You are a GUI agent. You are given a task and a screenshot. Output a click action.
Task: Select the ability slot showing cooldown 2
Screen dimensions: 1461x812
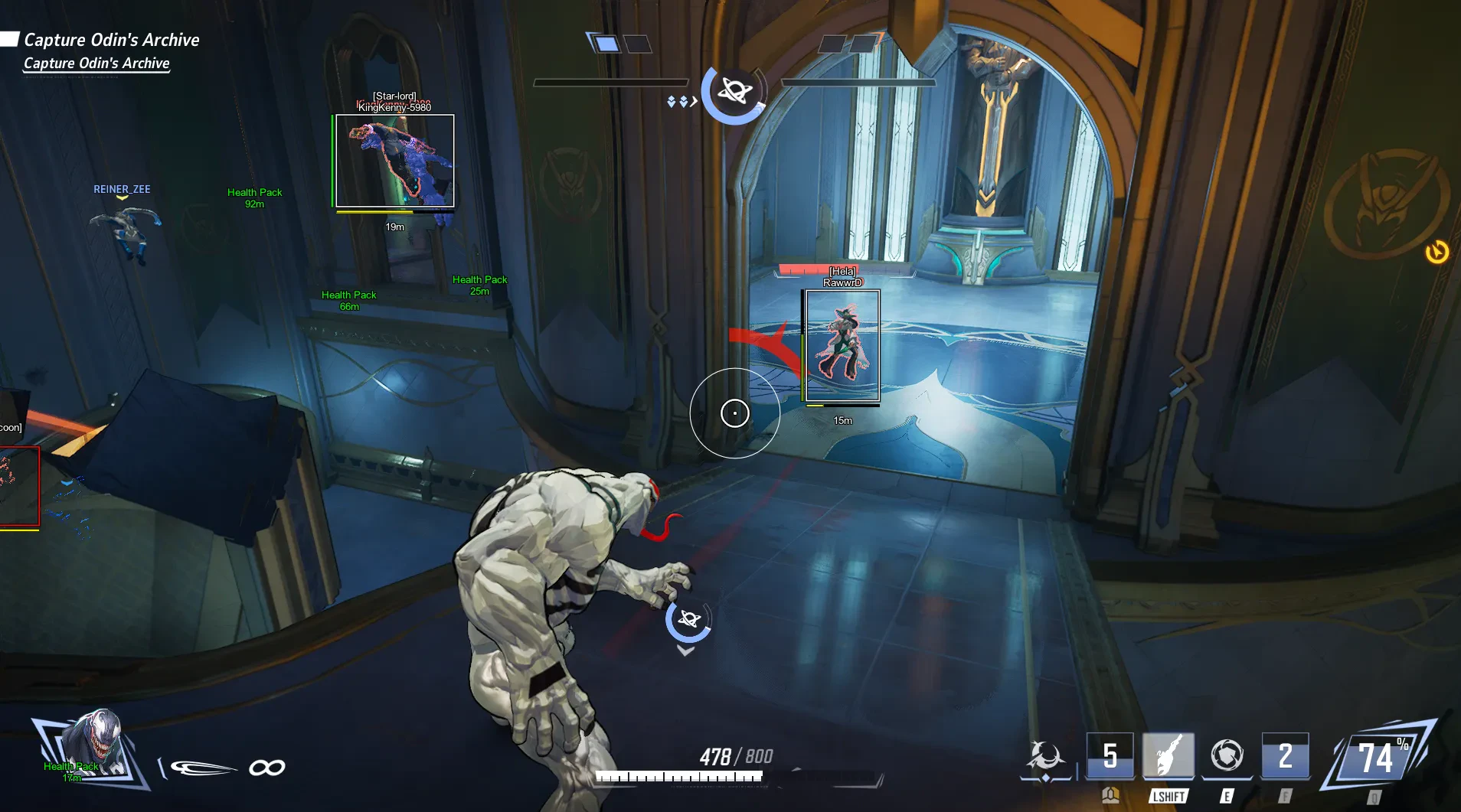pyautogui.click(x=1285, y=756)
